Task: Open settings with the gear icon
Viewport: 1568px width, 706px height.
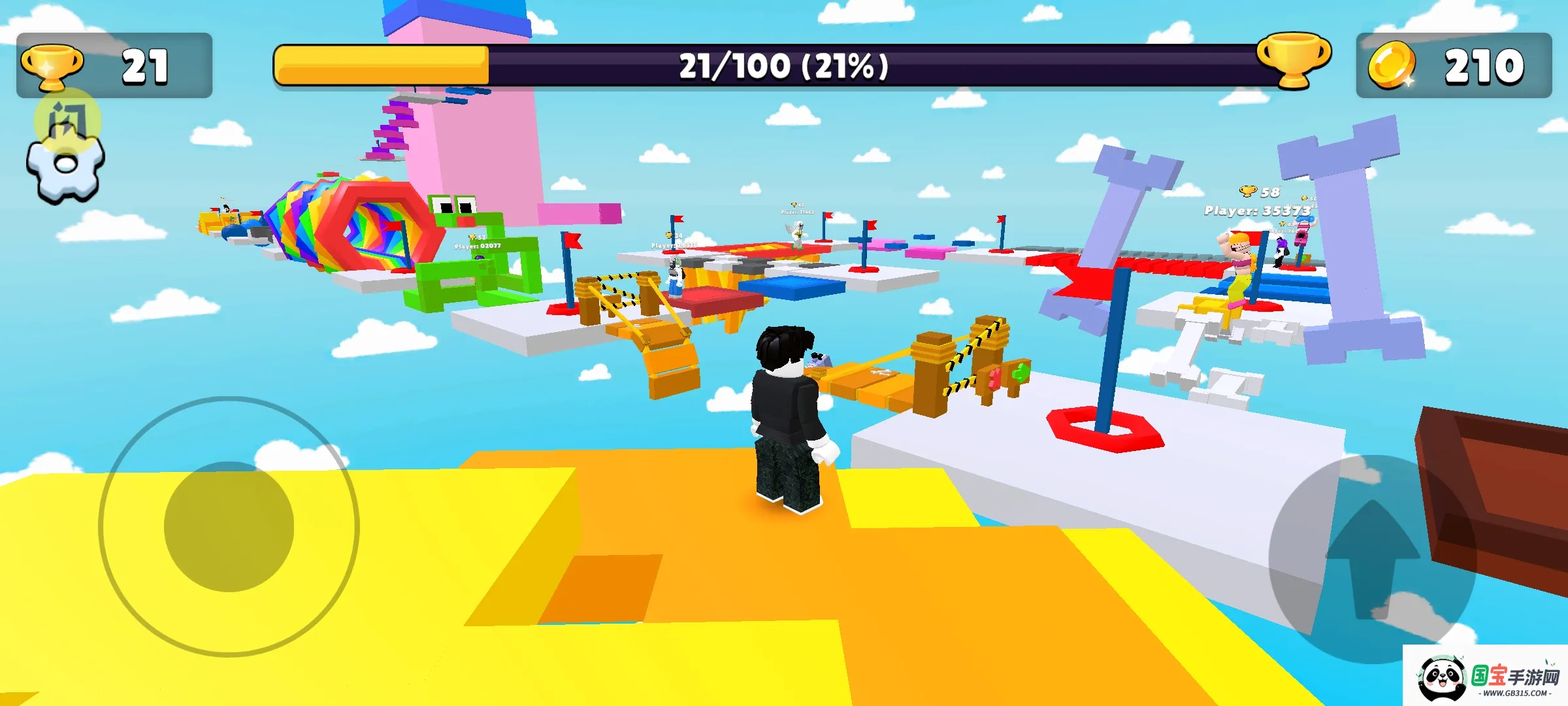Action: pos(65,166)
